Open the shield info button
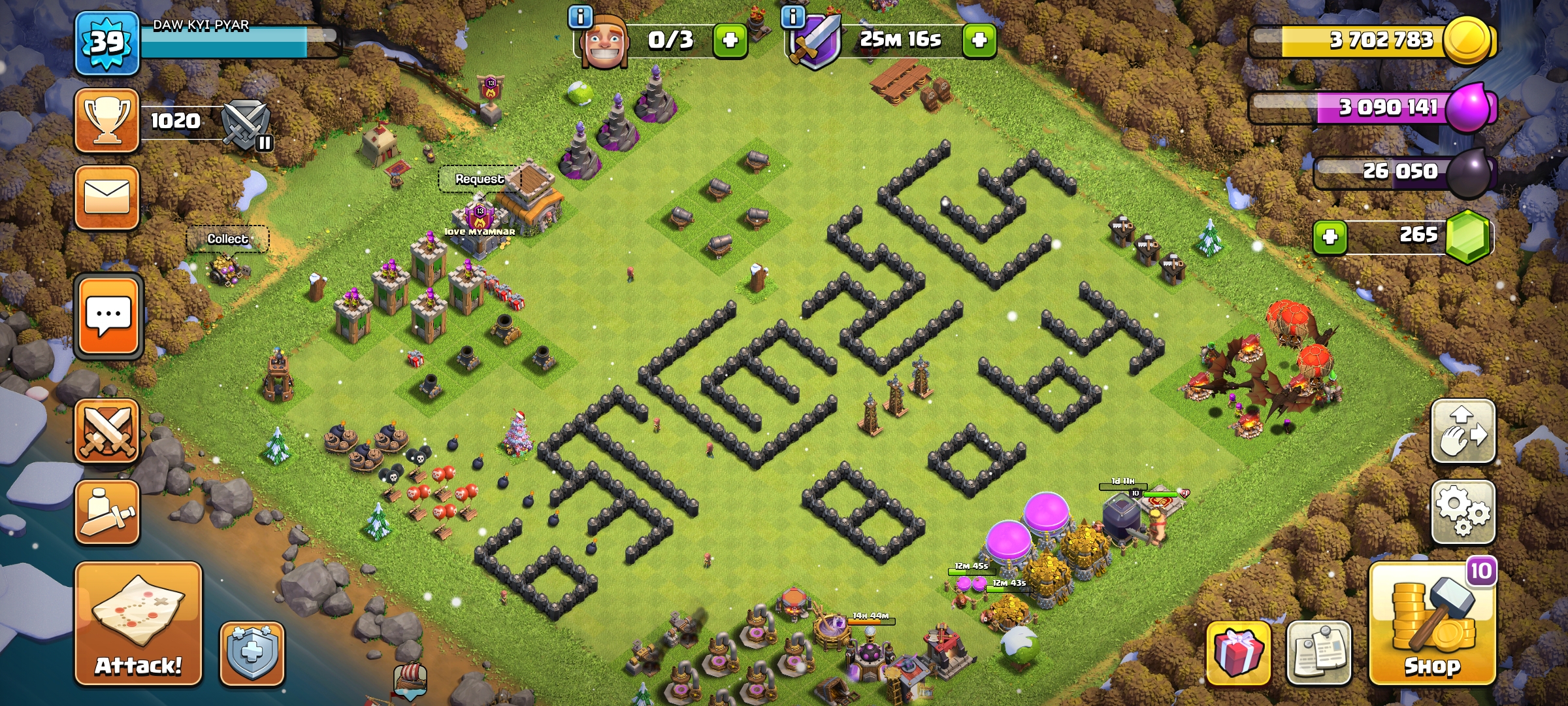Screen dimensions: 1568x706 coord(252,653)
